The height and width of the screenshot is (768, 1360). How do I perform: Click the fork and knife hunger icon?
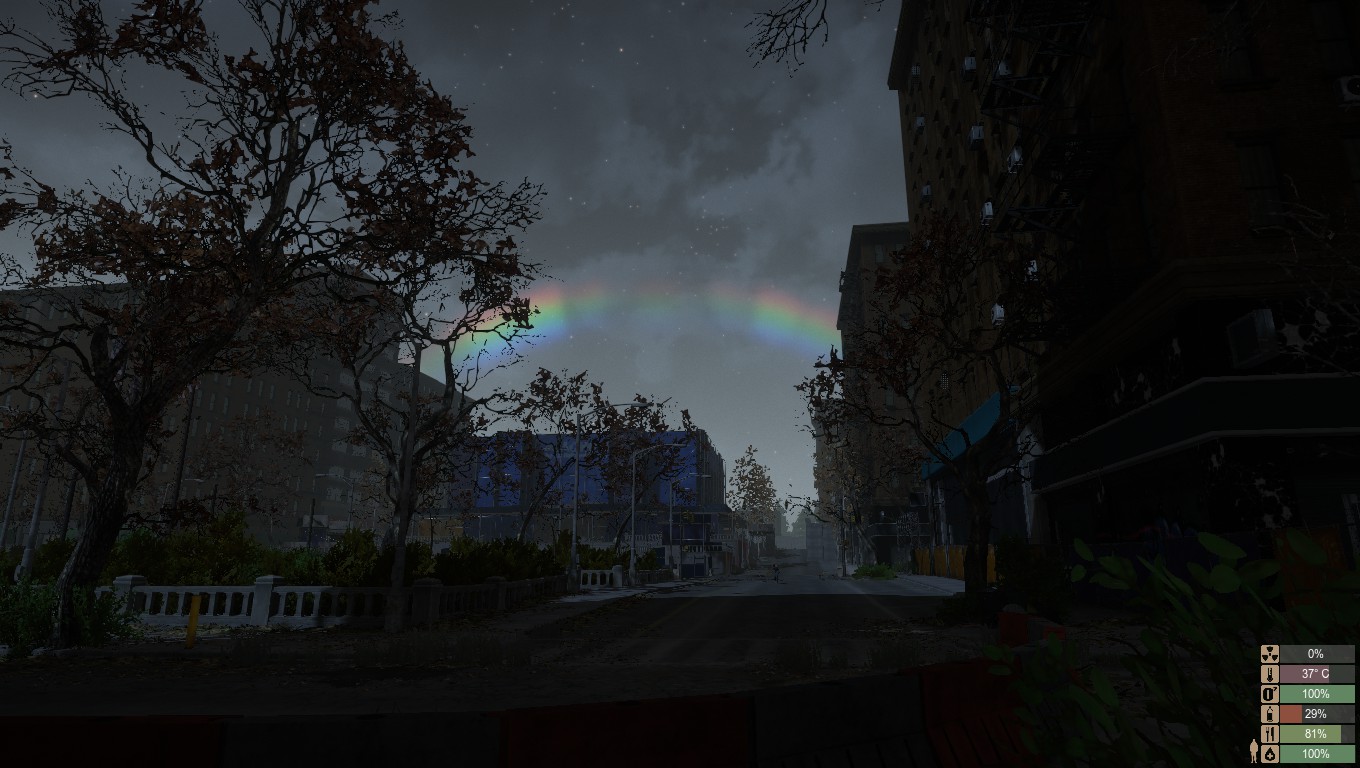click(x=1270, y=733)
